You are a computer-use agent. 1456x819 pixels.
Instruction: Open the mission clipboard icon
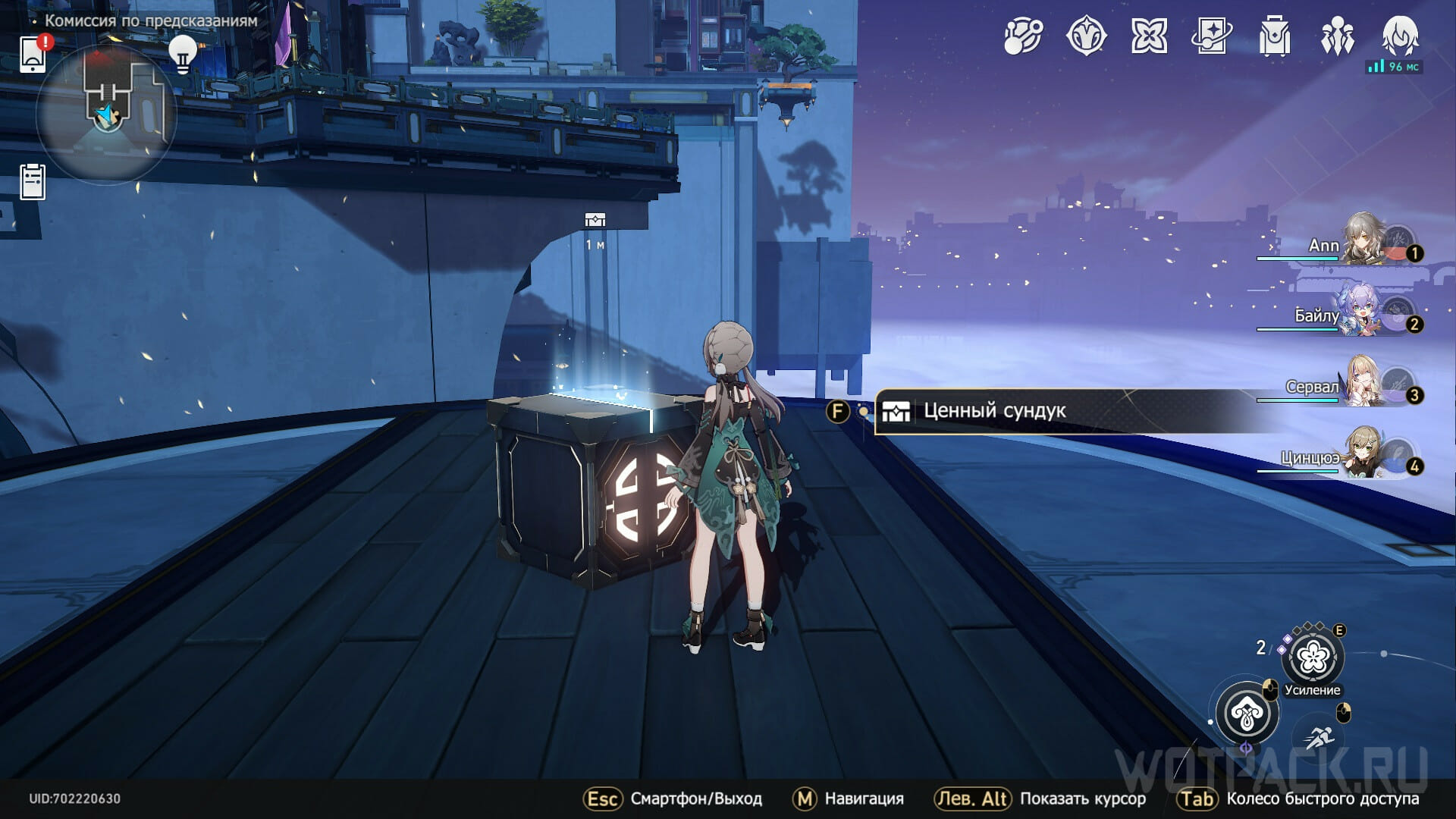(x=33, y=182)
